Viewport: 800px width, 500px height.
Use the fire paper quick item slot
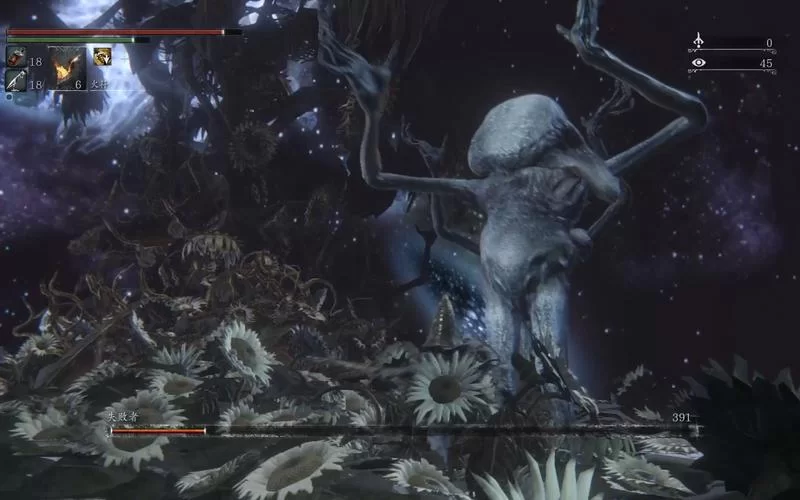[66, 68]
